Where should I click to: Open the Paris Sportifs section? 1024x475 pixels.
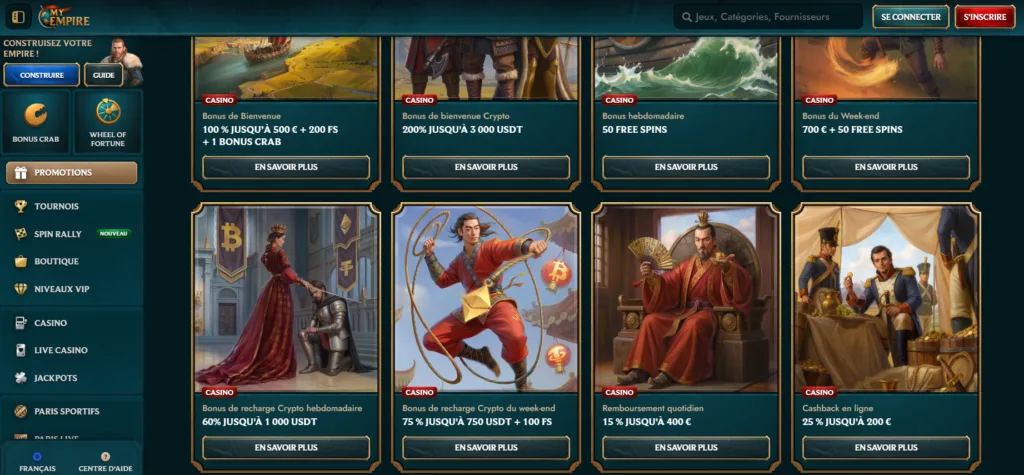tap(66, 411)
